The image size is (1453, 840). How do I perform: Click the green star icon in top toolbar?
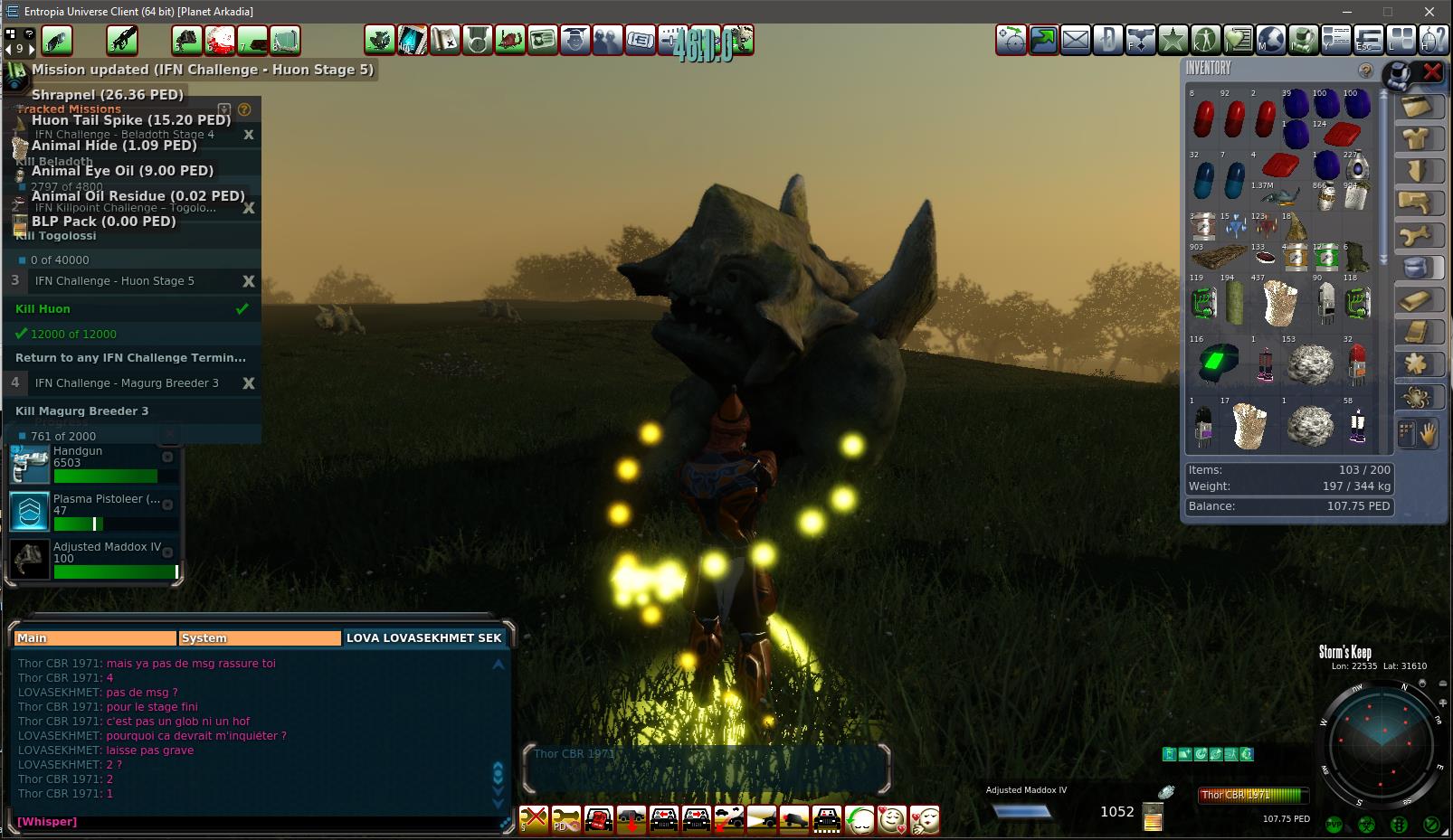pyautogui.click(x=1173, y=40)
